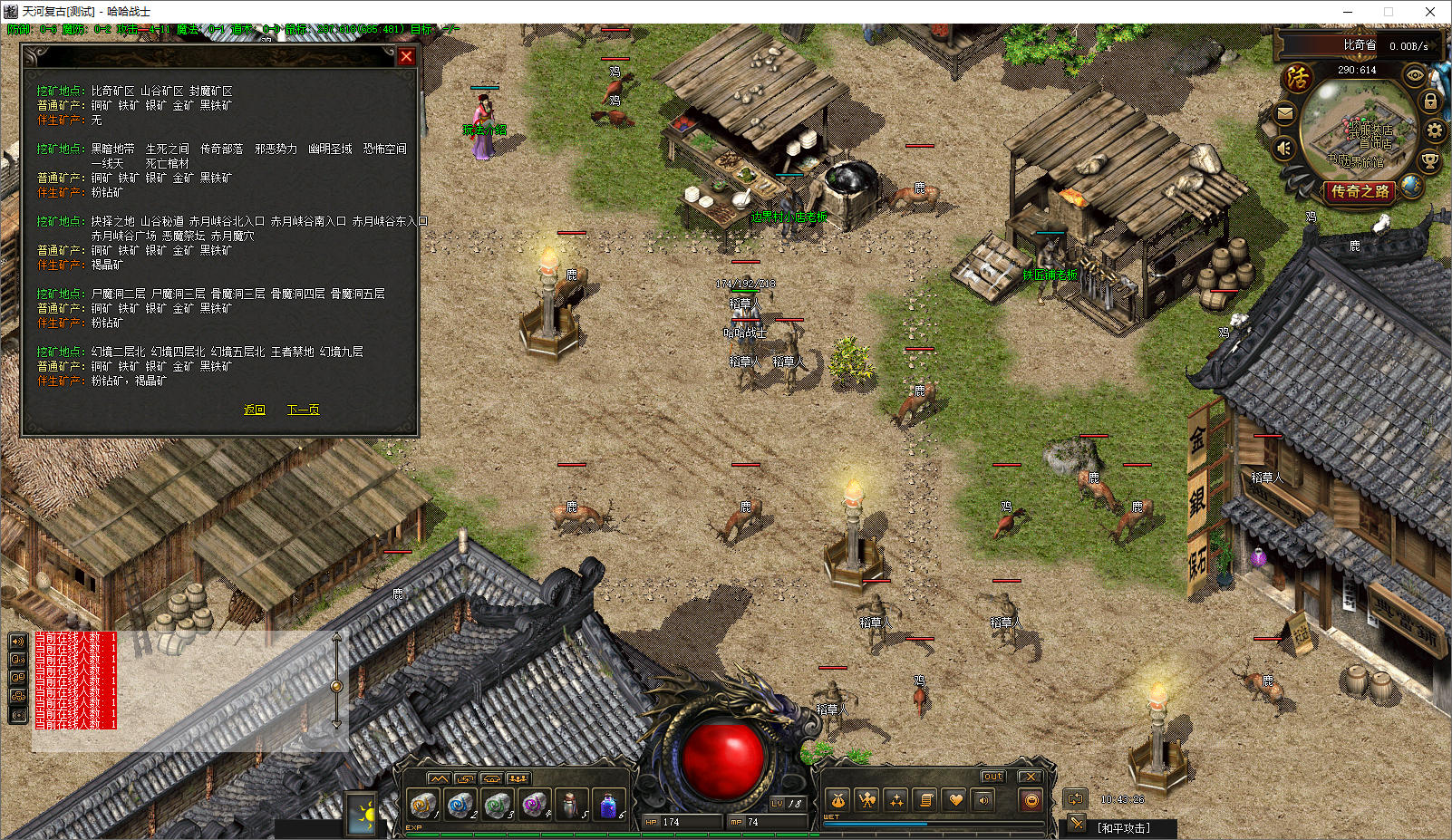Open settings with the gear icon
1452x840 pixels.
(x=1434, y=130)
